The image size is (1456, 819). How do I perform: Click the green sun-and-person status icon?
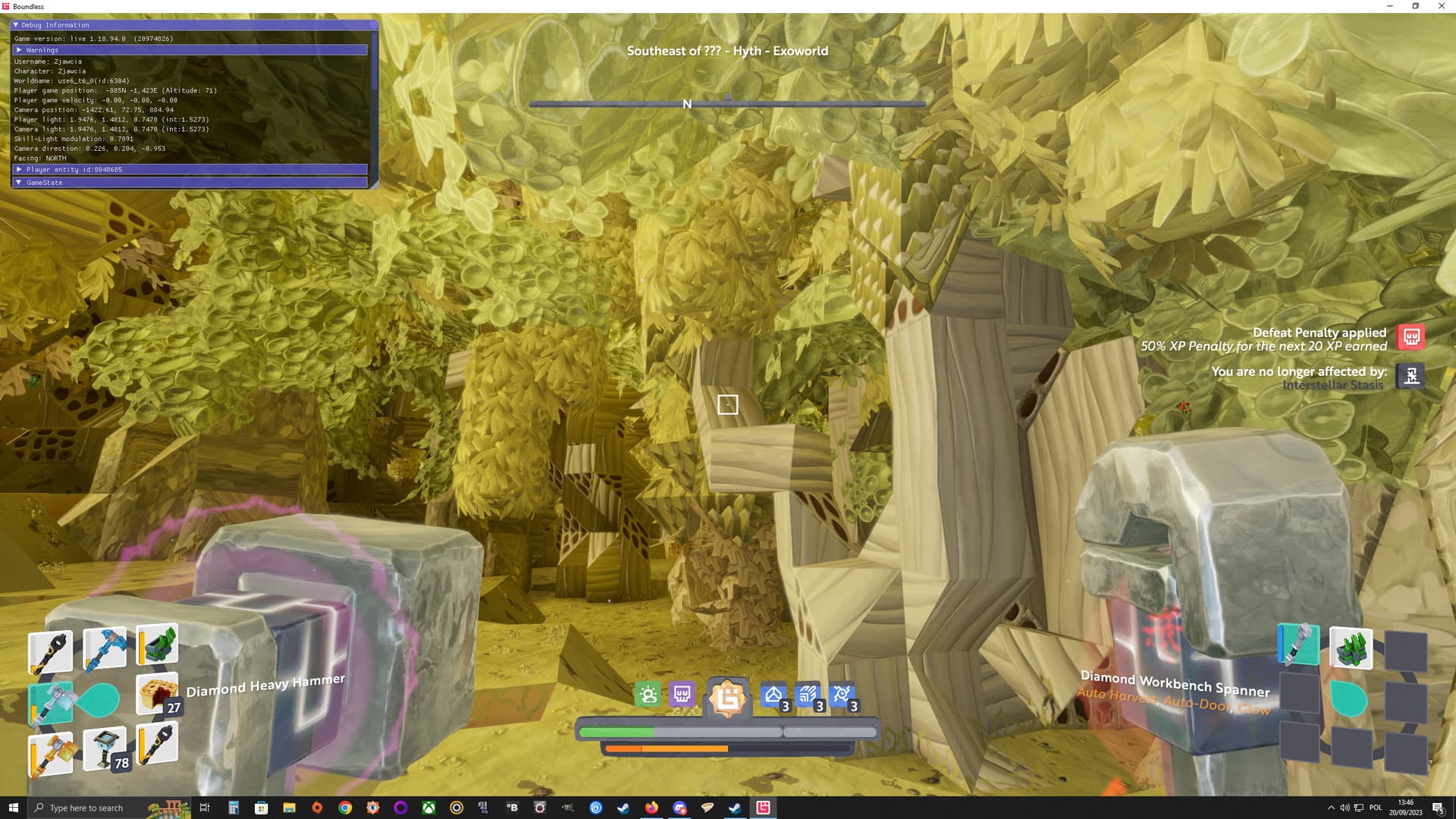648,695
